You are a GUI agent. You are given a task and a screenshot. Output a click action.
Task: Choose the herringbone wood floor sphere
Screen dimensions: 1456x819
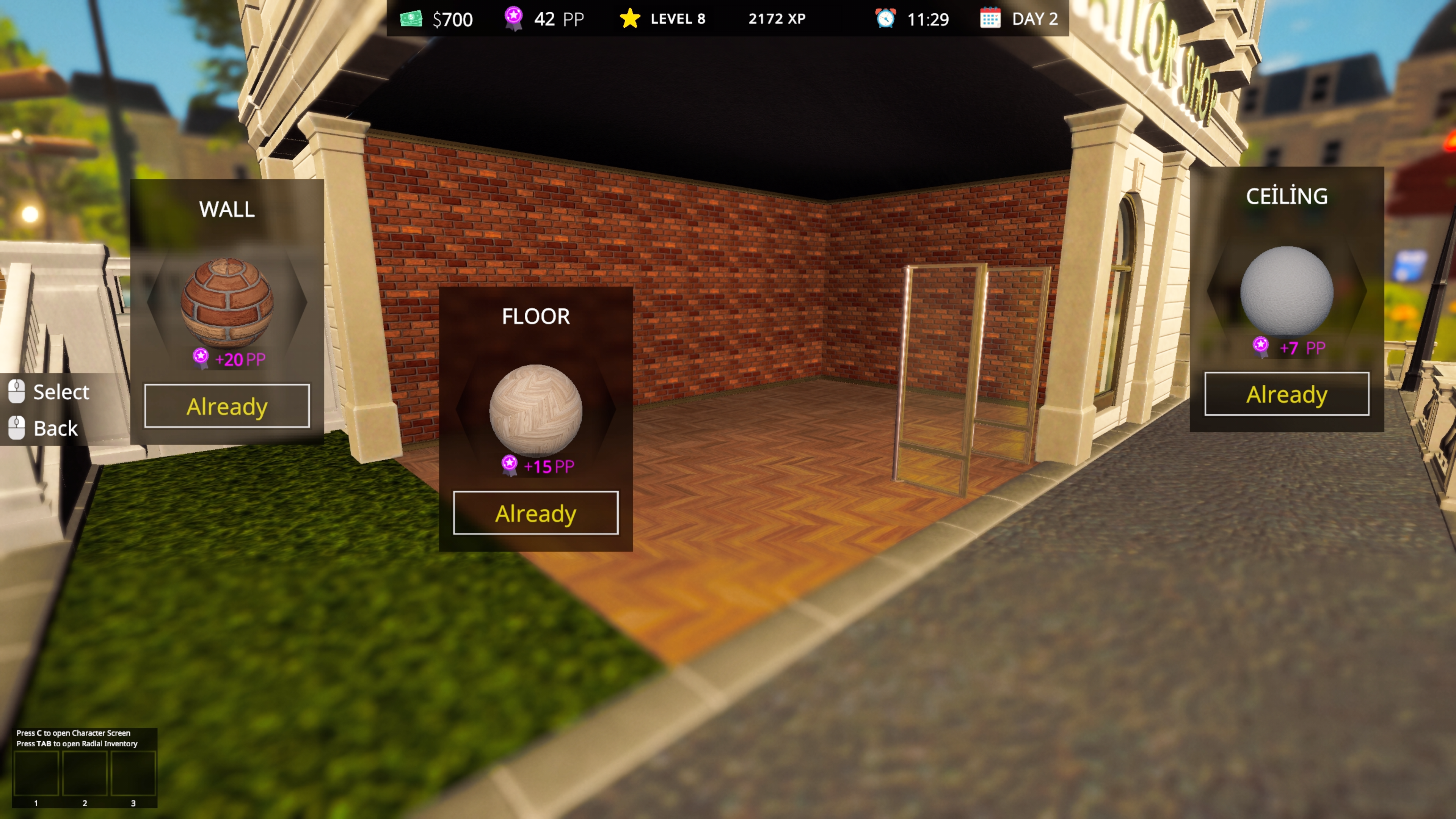[x=535, y=410]
